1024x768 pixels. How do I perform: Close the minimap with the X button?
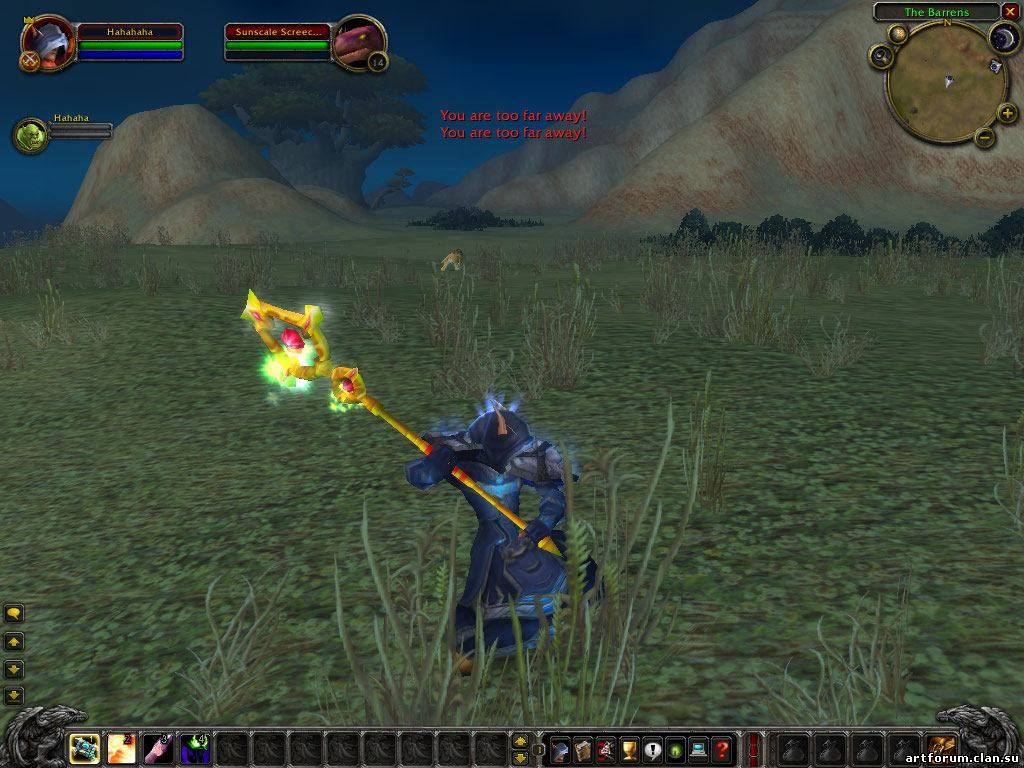click(1008, 12)
